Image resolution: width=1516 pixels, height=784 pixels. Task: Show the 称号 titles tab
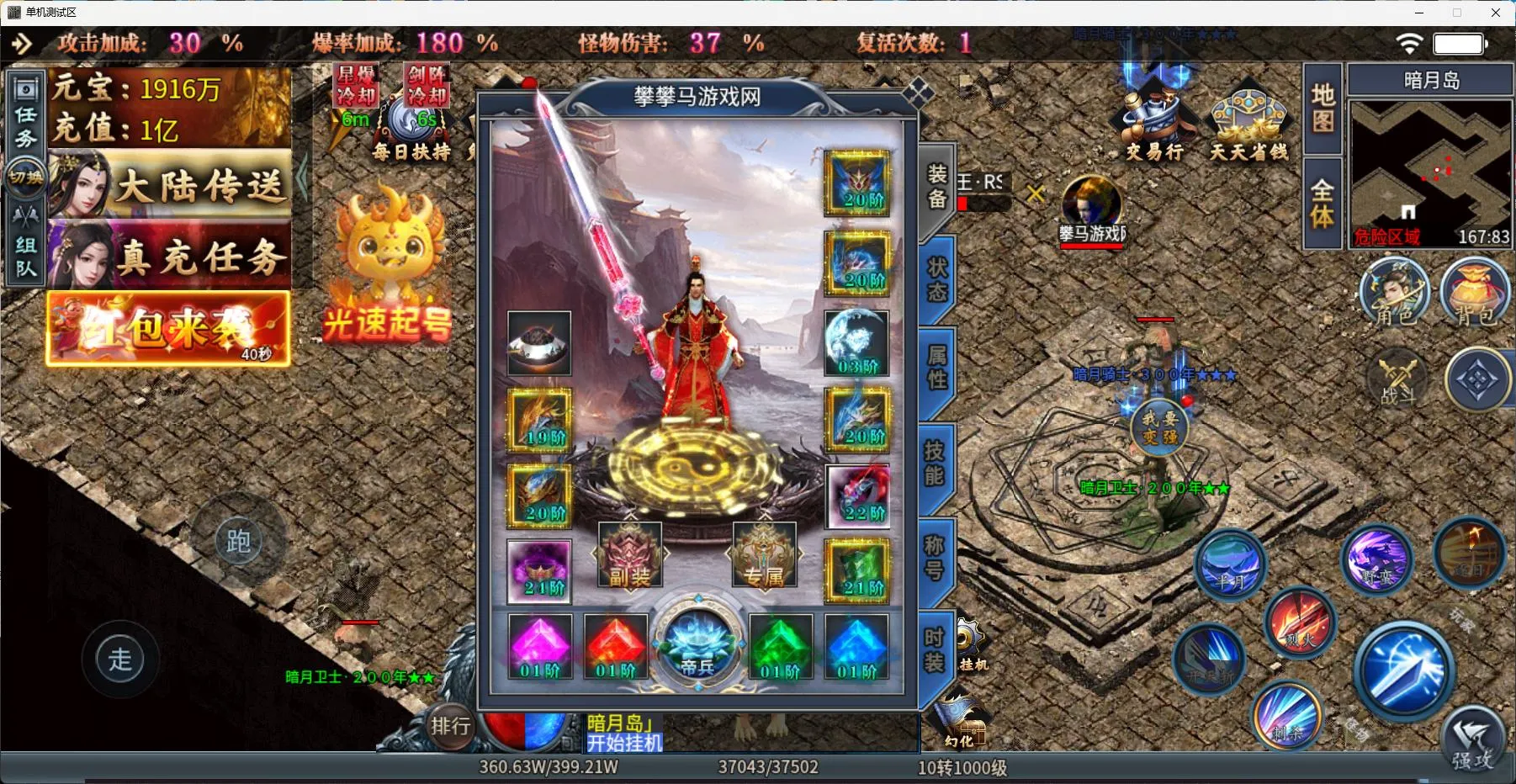point(935,558)
